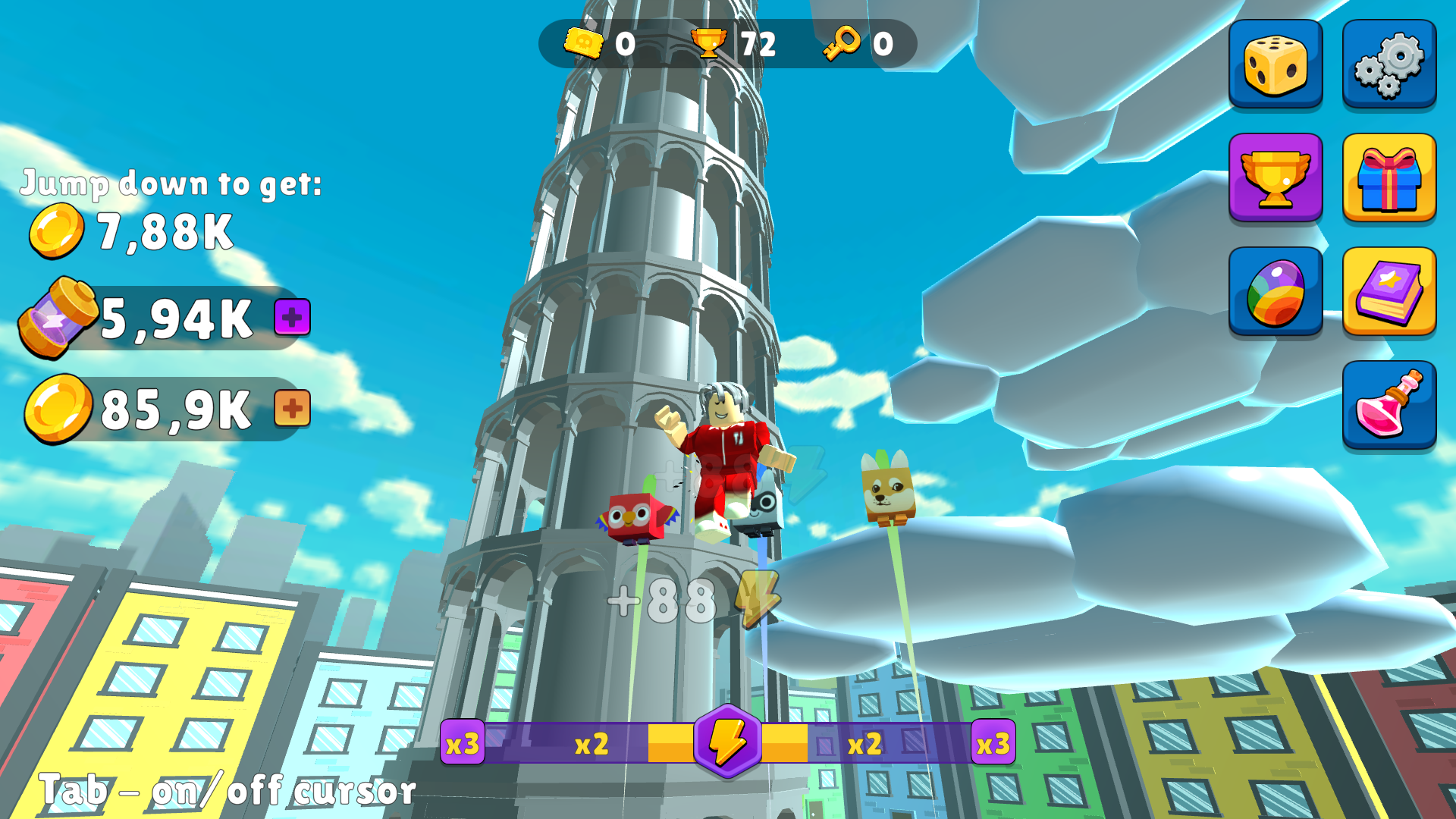Open the potion boosts icon
This screenshot has height=819, width=1456.
click(x=1389, y=403)
